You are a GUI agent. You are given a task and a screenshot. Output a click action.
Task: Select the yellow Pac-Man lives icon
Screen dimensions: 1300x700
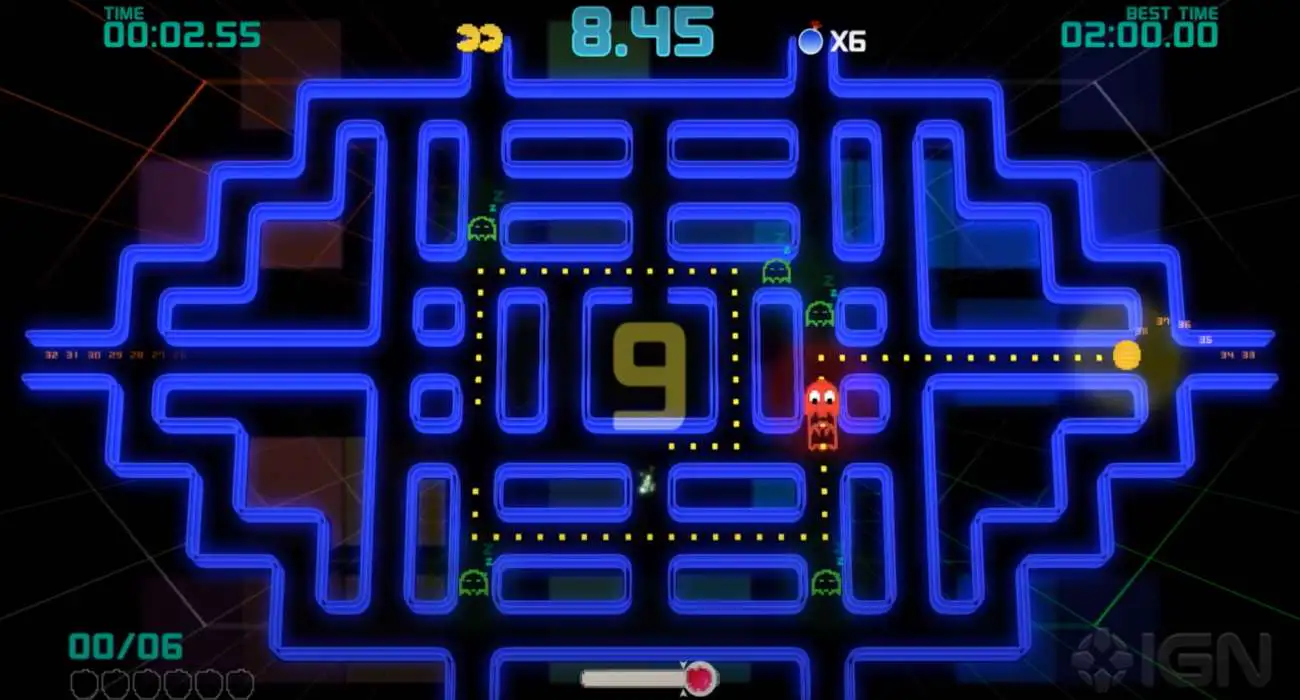coord(478,39)
